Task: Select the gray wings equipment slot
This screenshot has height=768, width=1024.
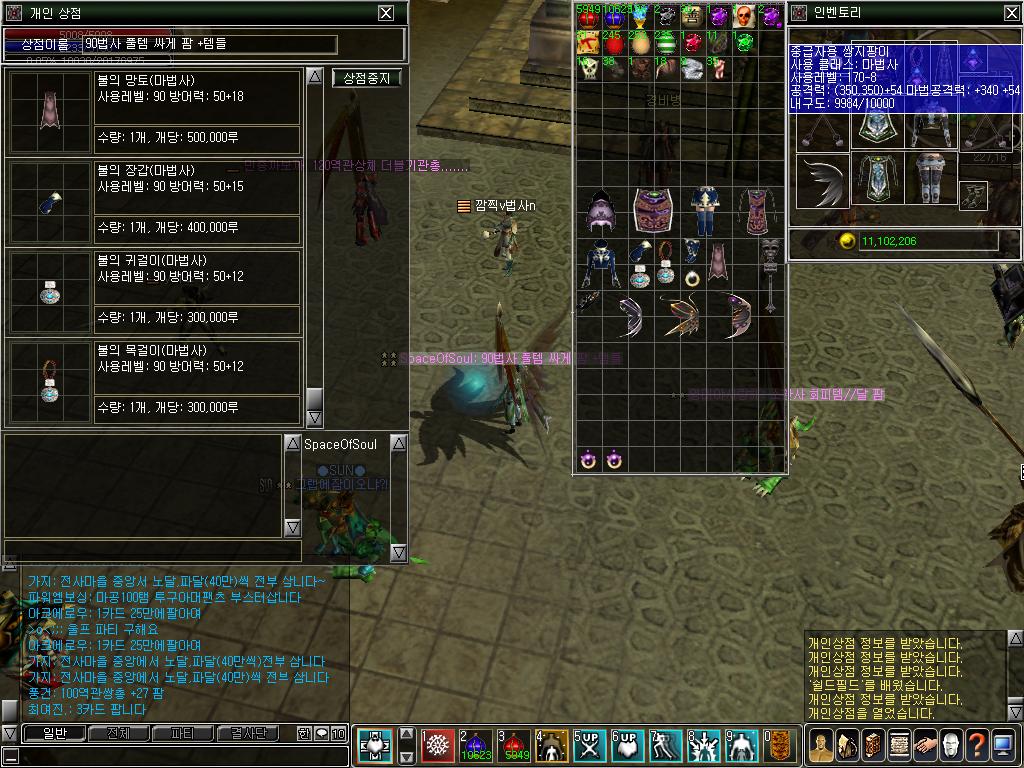Action: click(x=823, y=180)
